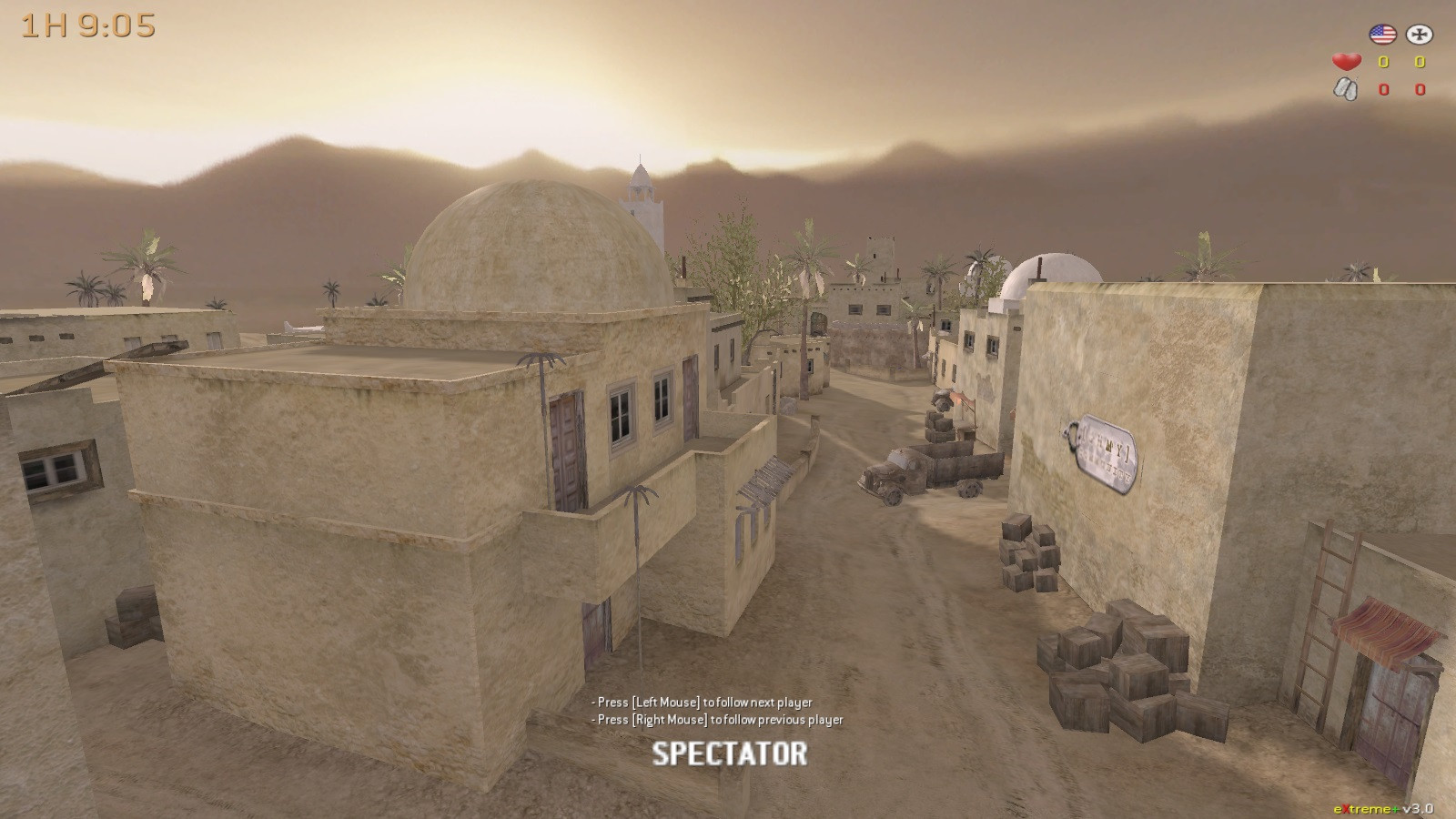This screenshot has height=819, width=1456.
Task: Select the American flag team icon
Action: (1384, 35)
